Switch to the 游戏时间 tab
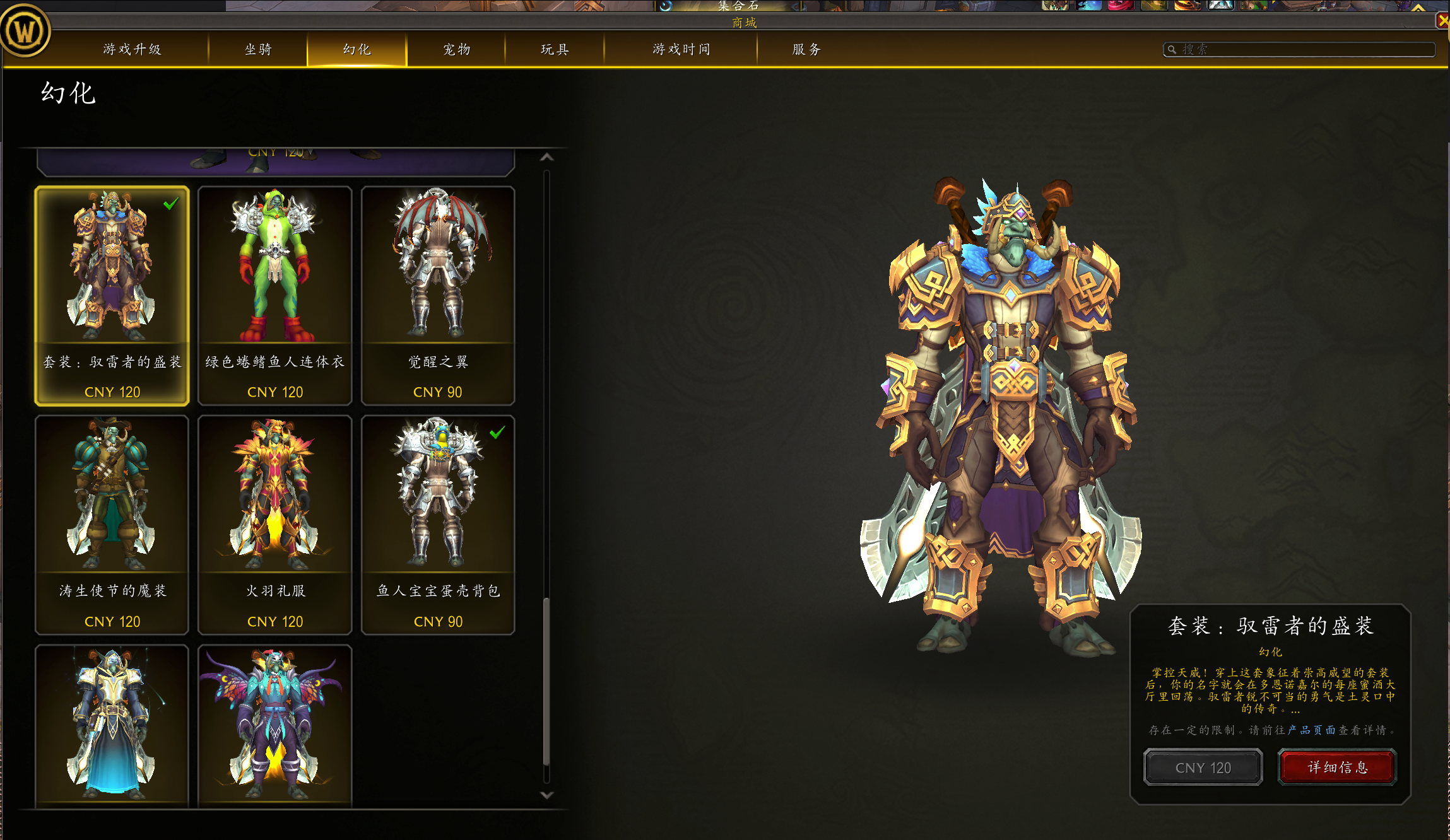Viewport: 1450px width, 840px height. [681, 49]
